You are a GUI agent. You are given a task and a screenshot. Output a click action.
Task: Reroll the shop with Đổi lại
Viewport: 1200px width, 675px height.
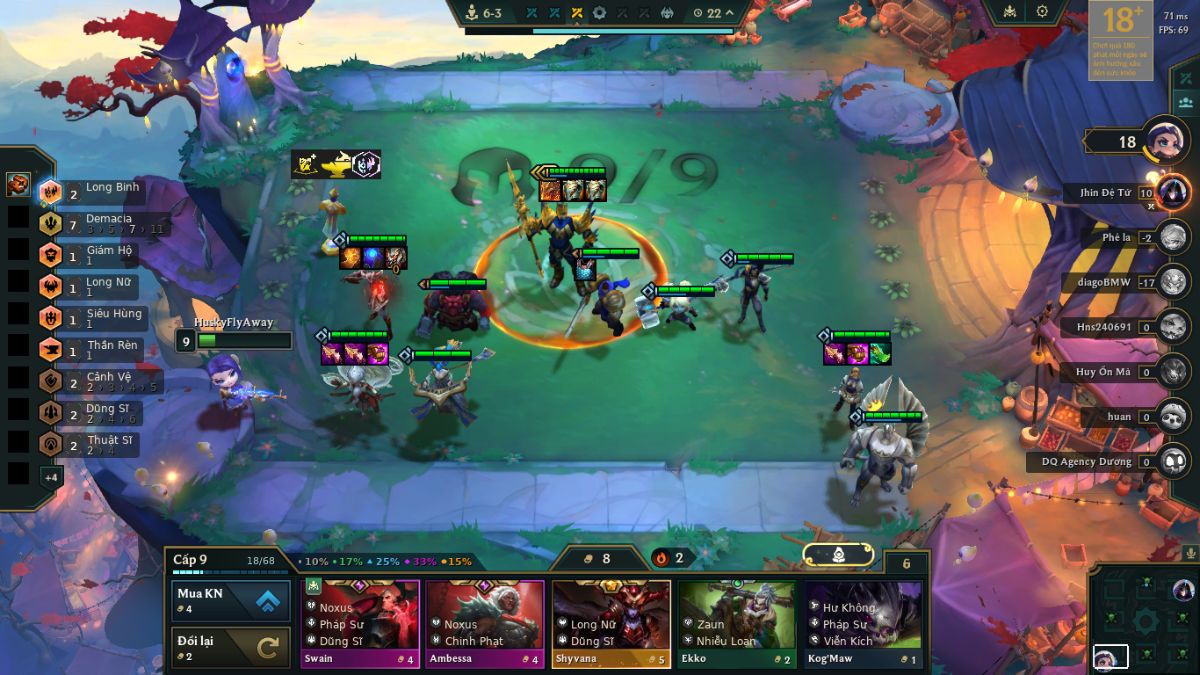pyautogui.click(x=231, y=647)
